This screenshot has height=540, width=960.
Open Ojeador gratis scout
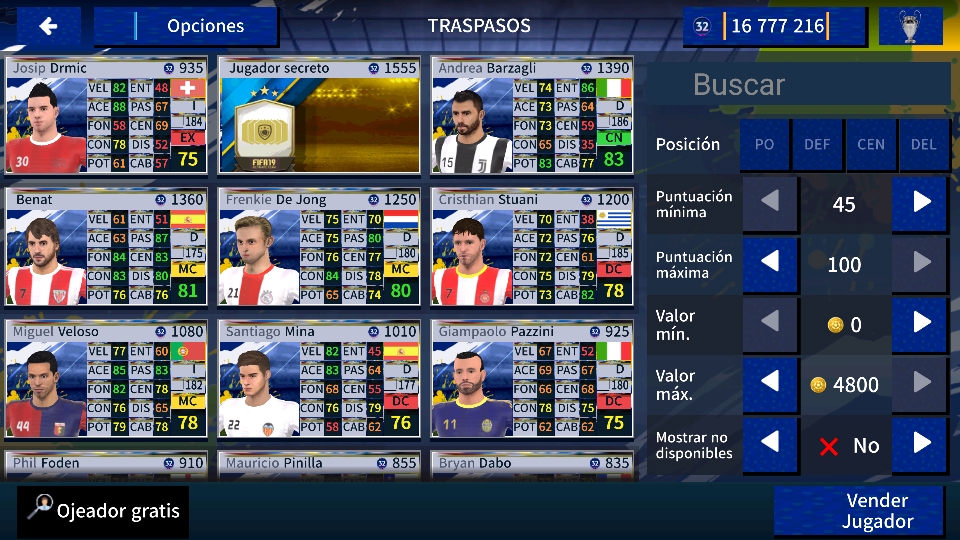pyautogui.click(x=104, y=511)
